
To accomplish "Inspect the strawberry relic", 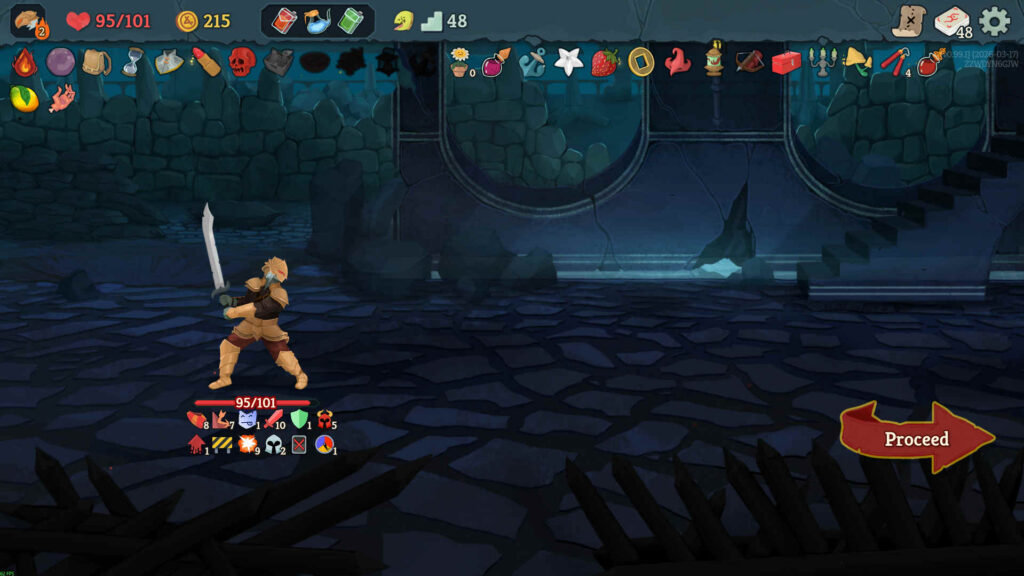I will coord(605,62).
